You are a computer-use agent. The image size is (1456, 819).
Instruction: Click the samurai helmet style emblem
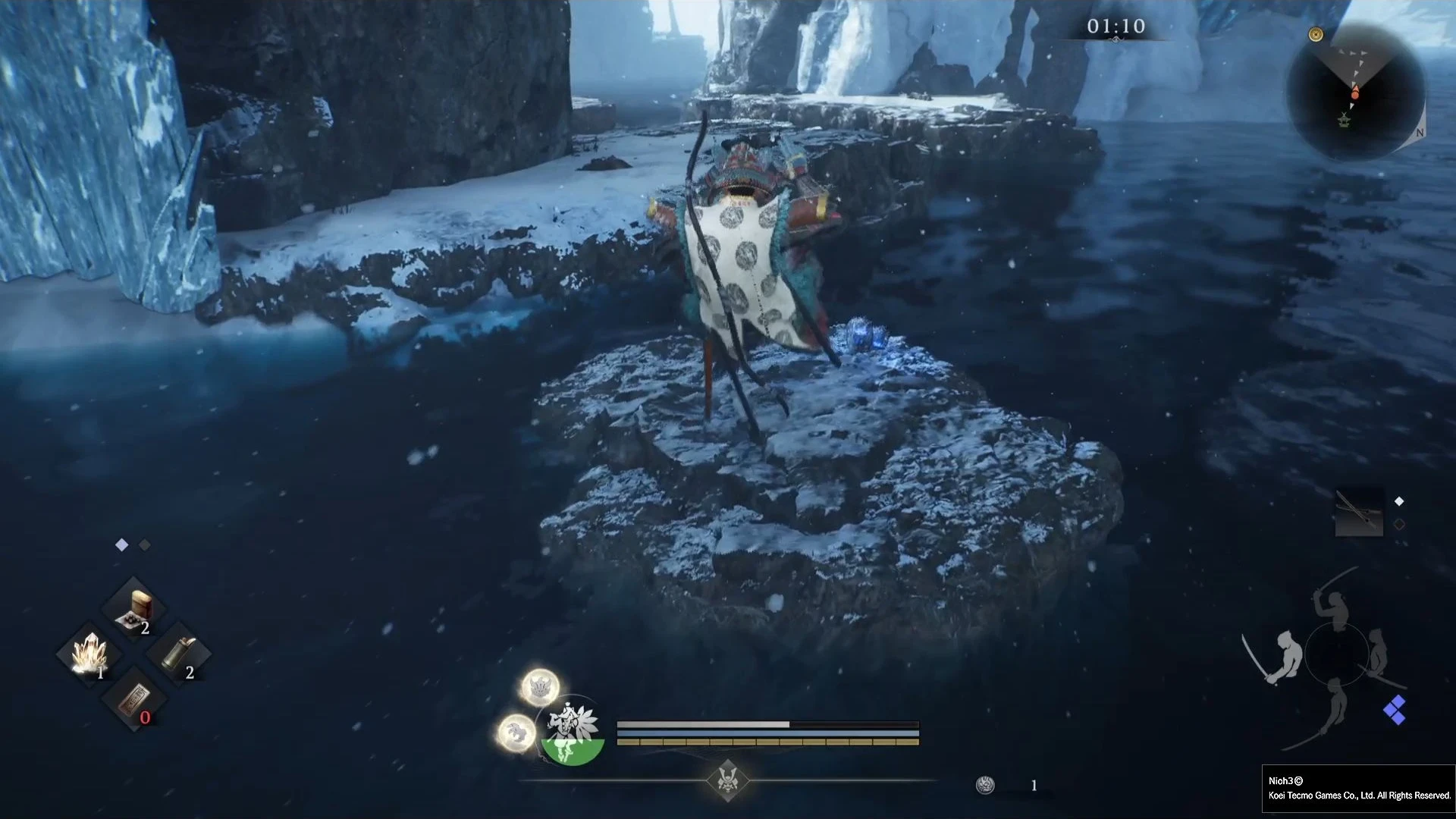click(x=727, y=780)
